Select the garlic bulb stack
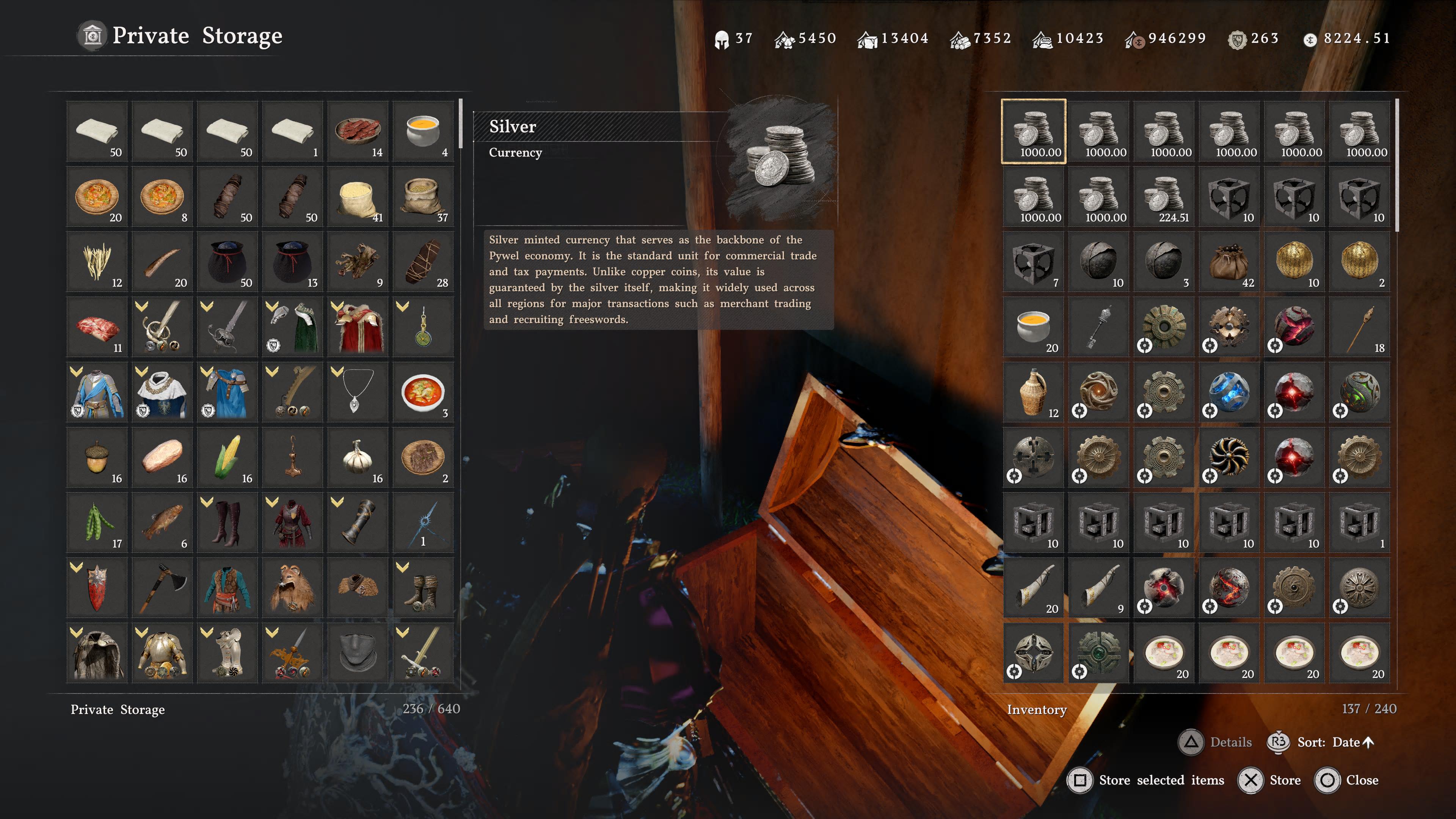Screen dimensions: 1456x819 [358, 457]
